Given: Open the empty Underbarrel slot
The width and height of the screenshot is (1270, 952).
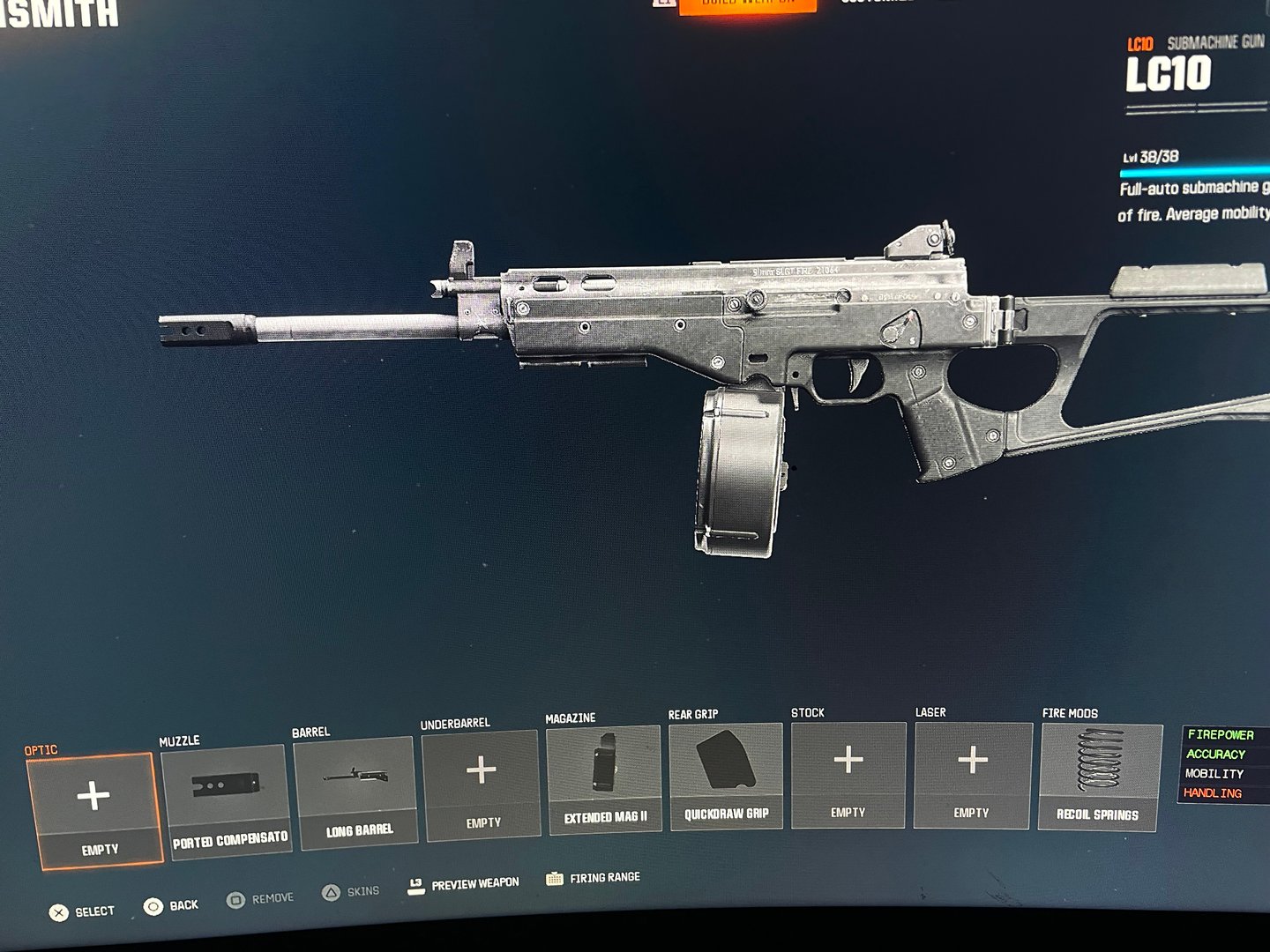Looking at the screenshot, I should [x=482, y=784].
